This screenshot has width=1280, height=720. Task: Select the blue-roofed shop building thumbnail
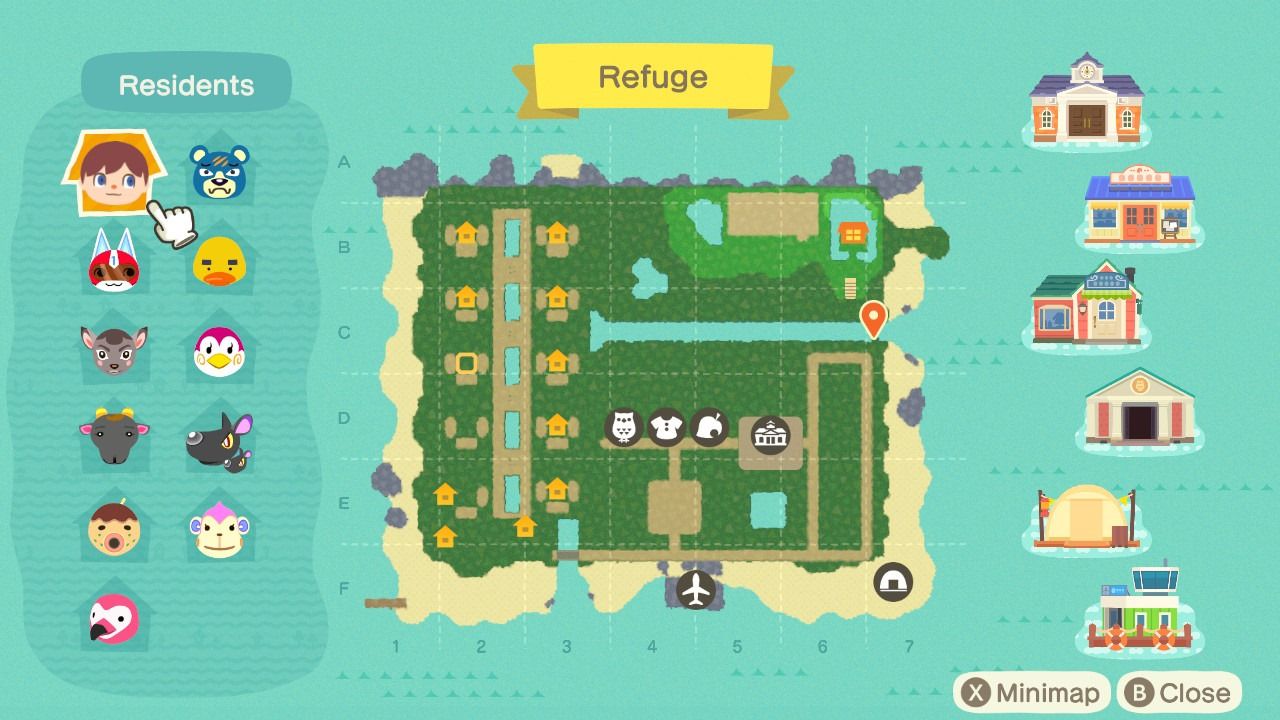(1139, 205)
